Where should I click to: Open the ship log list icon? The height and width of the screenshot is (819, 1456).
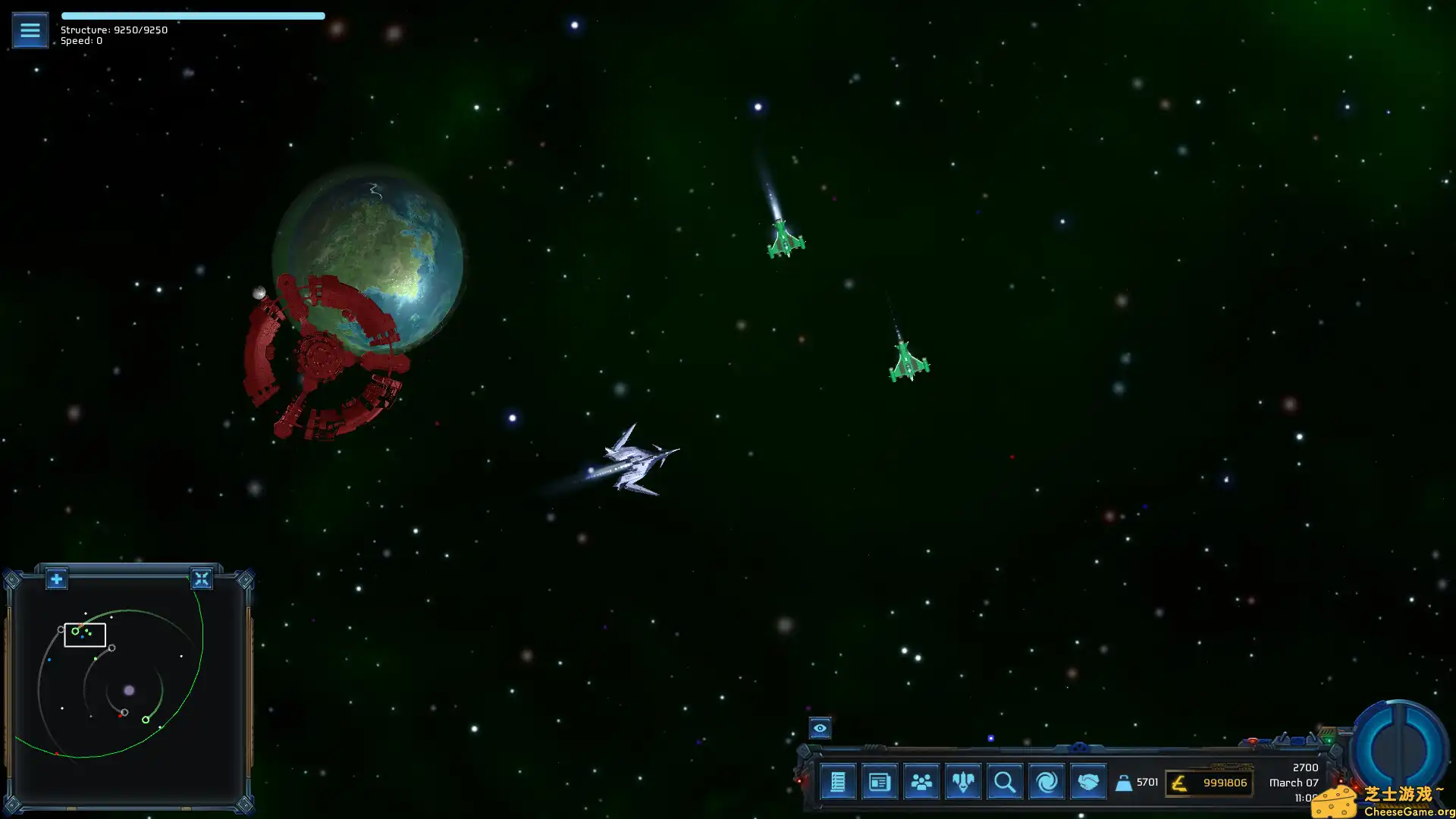pyautogui.click(x=837, y=782)
